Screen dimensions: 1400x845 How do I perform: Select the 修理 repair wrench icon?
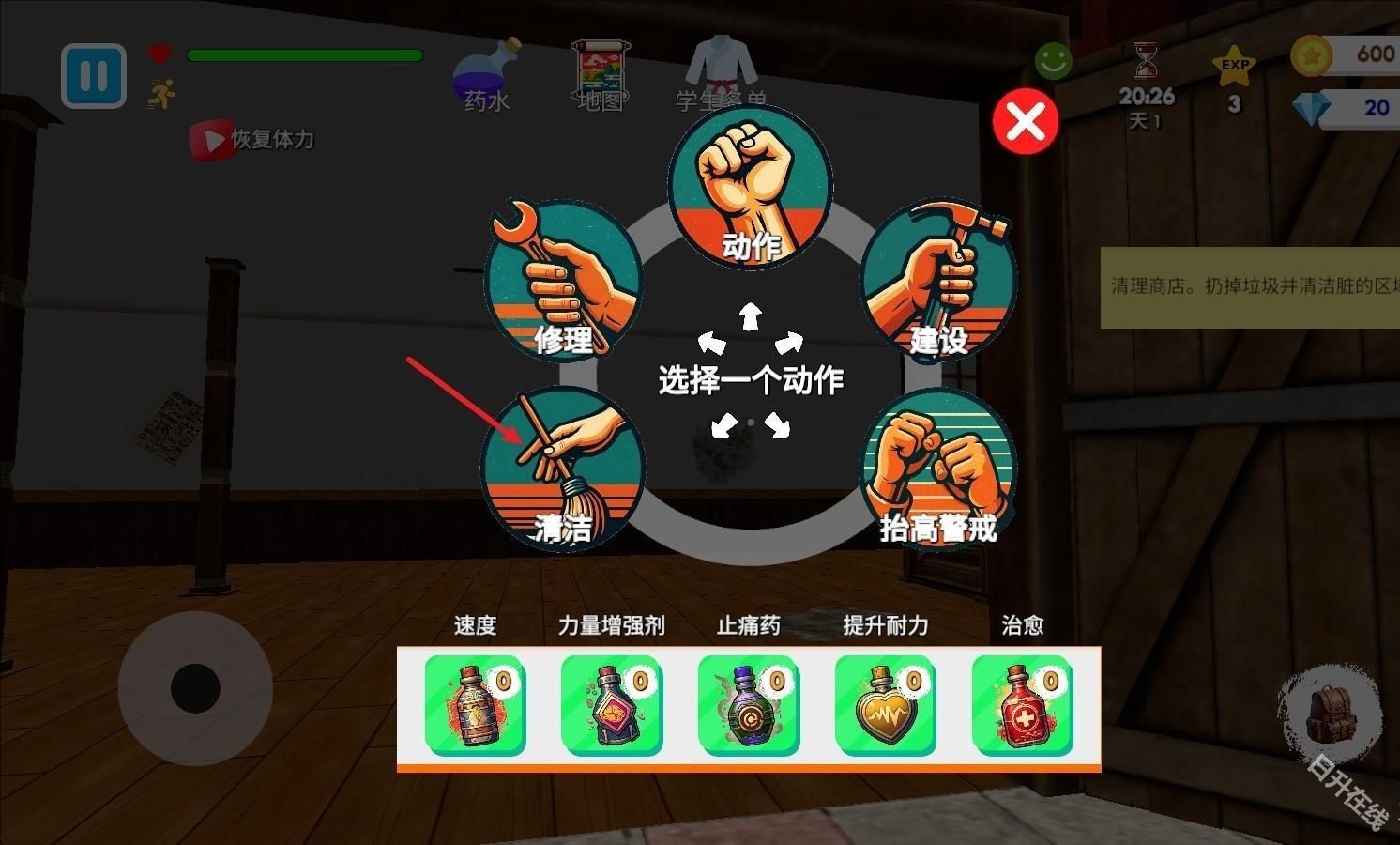pos(561,272)
